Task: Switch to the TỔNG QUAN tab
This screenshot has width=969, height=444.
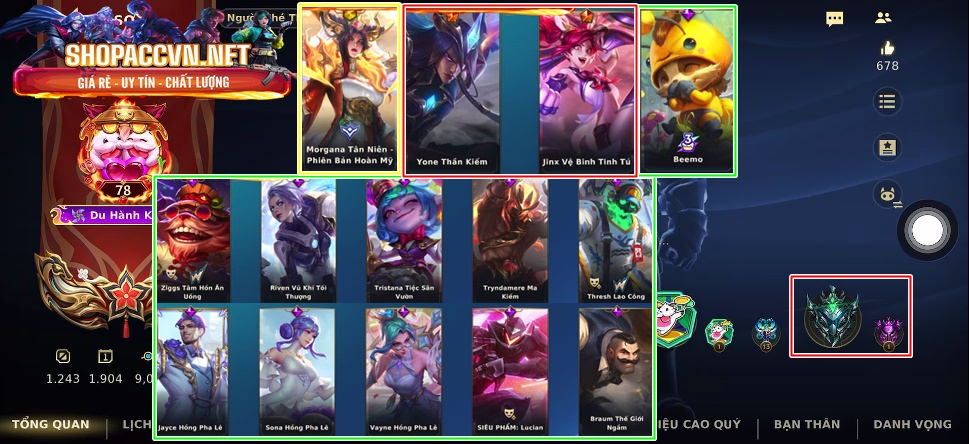Action: [x=50, y=425]
